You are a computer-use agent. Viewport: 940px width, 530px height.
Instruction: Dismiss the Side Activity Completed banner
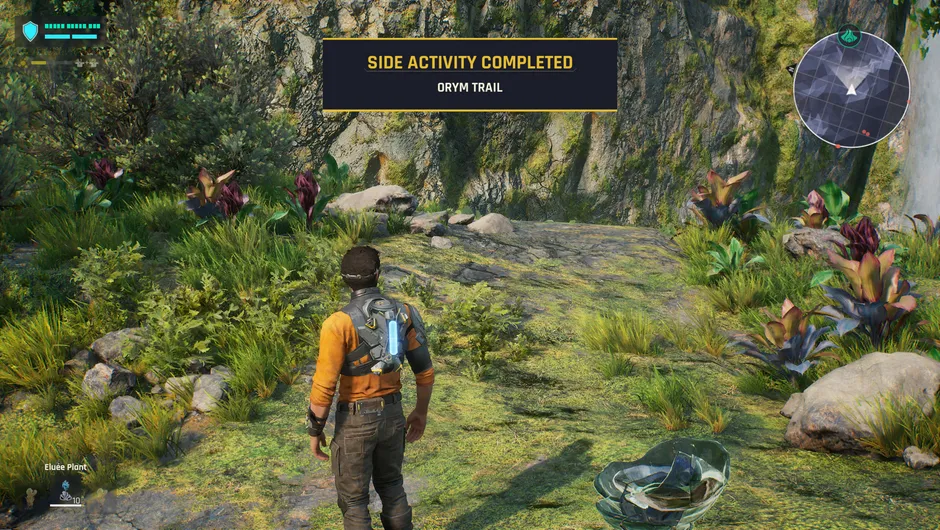click(x=469, y=74)
